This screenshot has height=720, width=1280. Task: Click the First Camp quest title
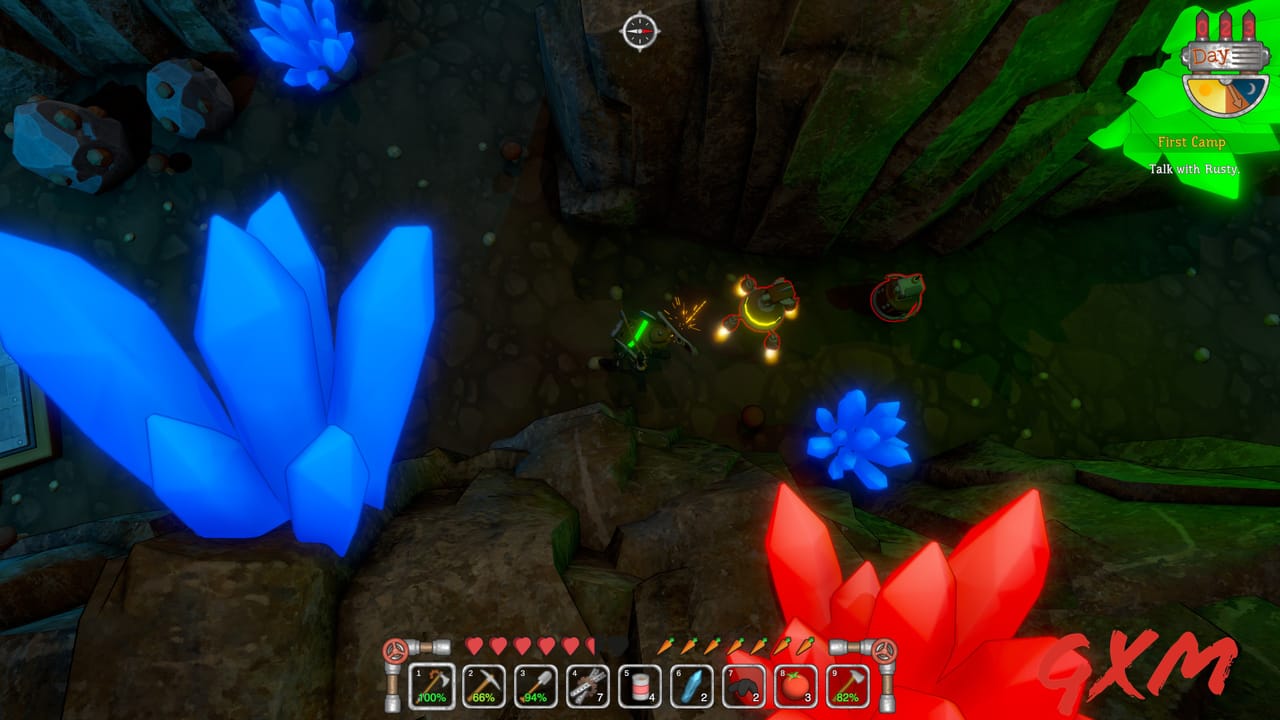tap(1193, 143)
